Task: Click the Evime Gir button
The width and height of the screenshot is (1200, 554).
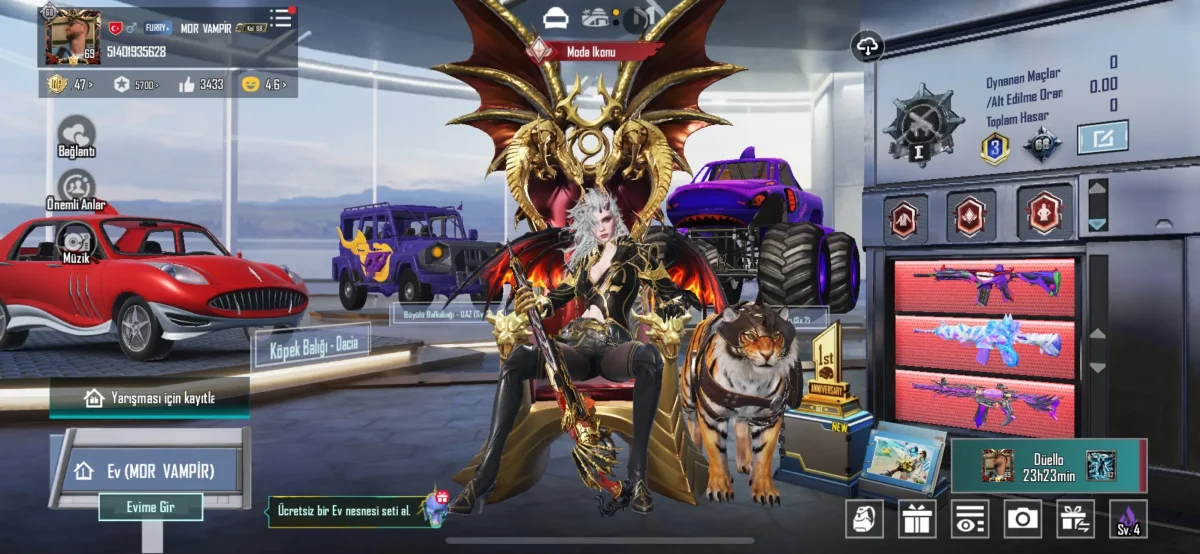Action: coord(151,507)
